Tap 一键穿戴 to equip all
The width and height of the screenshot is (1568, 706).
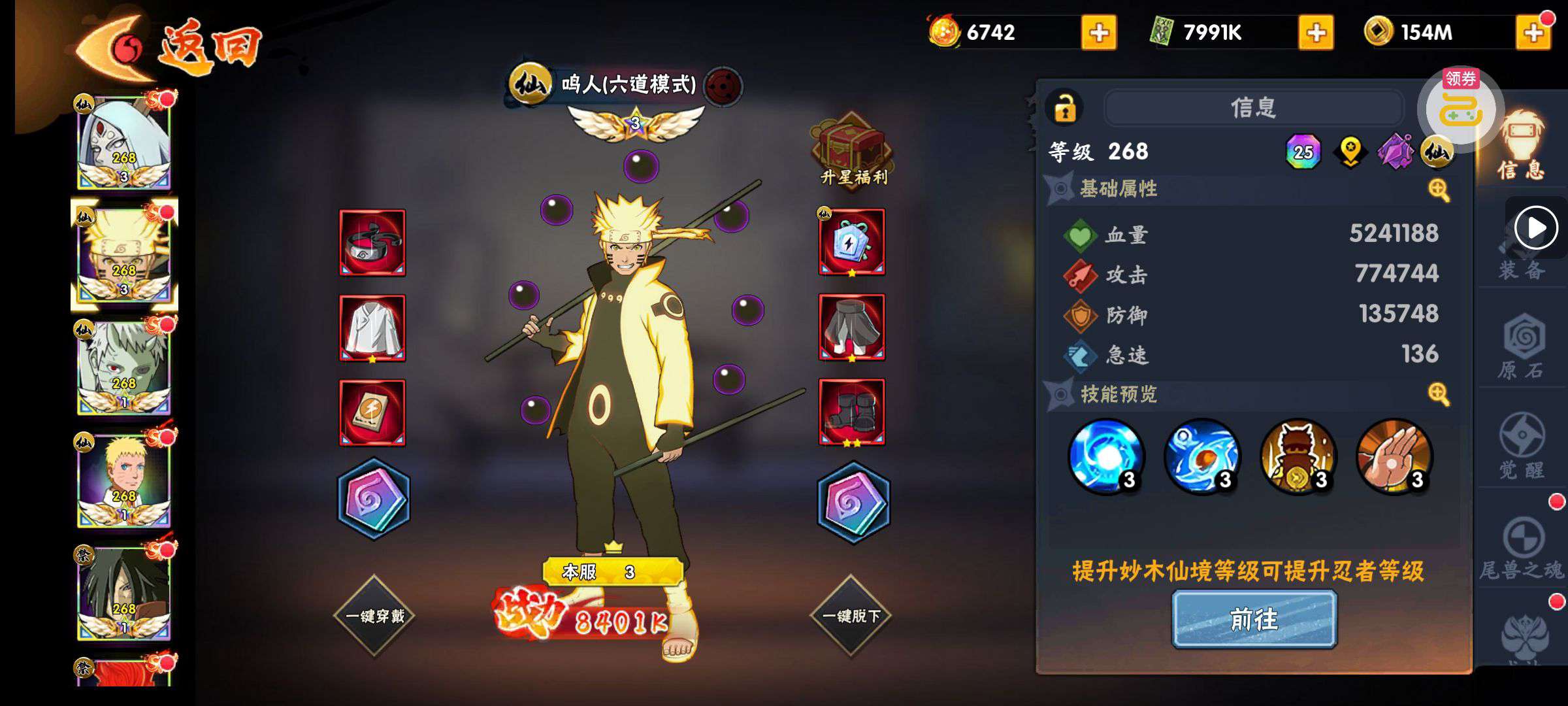click(374, 616)
